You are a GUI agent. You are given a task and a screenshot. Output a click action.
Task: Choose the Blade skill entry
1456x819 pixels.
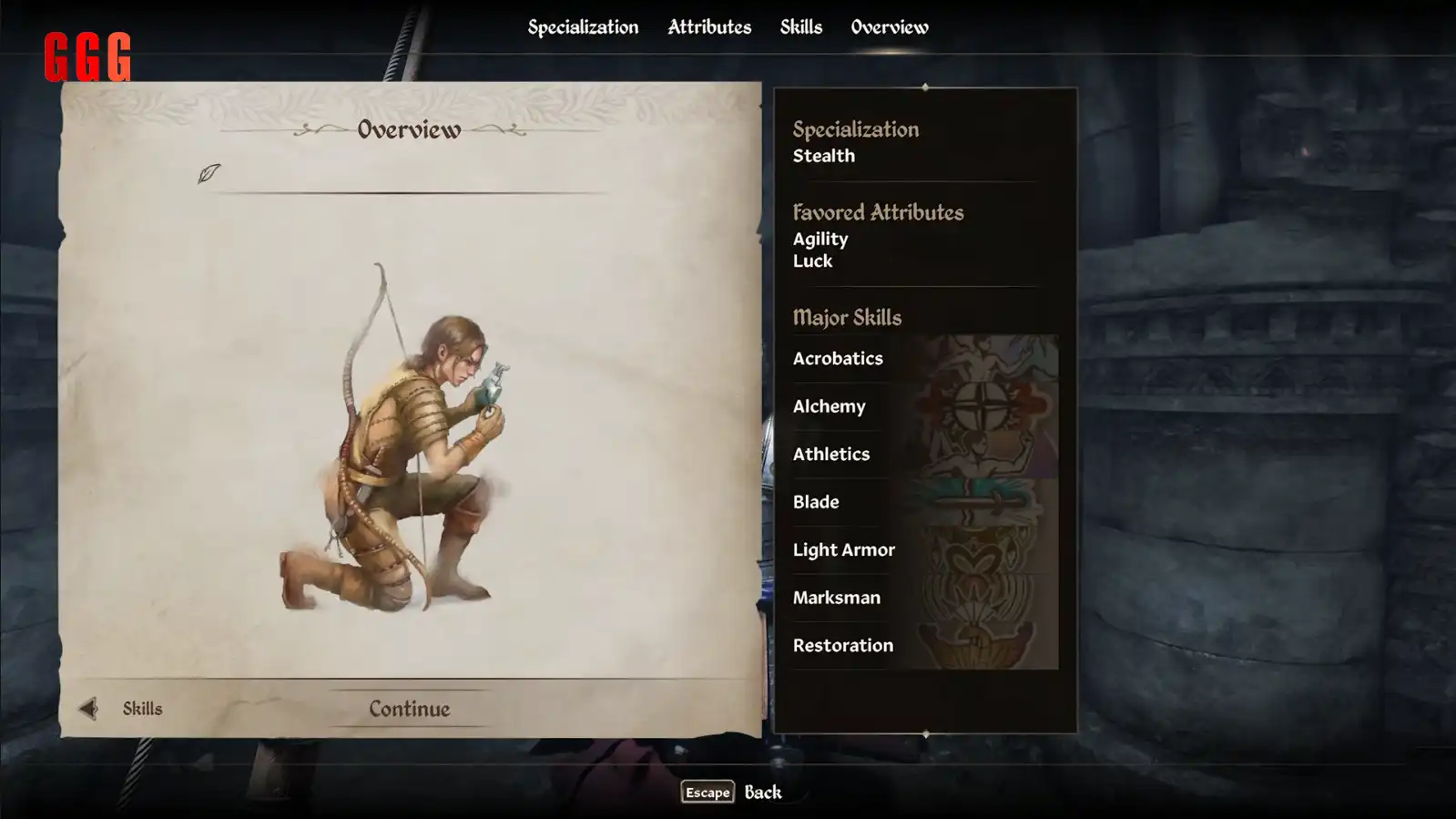(924, 502)
